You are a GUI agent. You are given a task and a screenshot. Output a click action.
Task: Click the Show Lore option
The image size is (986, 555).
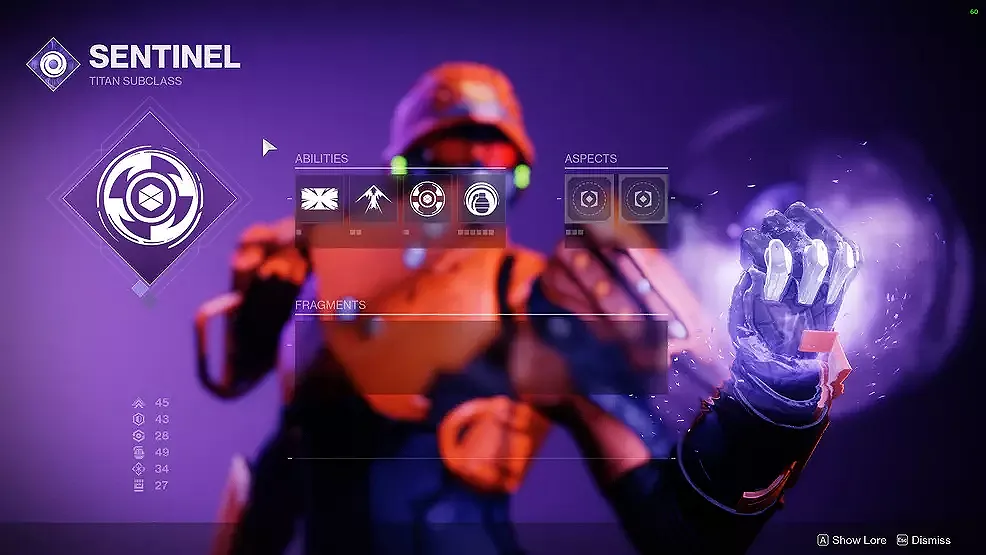[852, 540]
